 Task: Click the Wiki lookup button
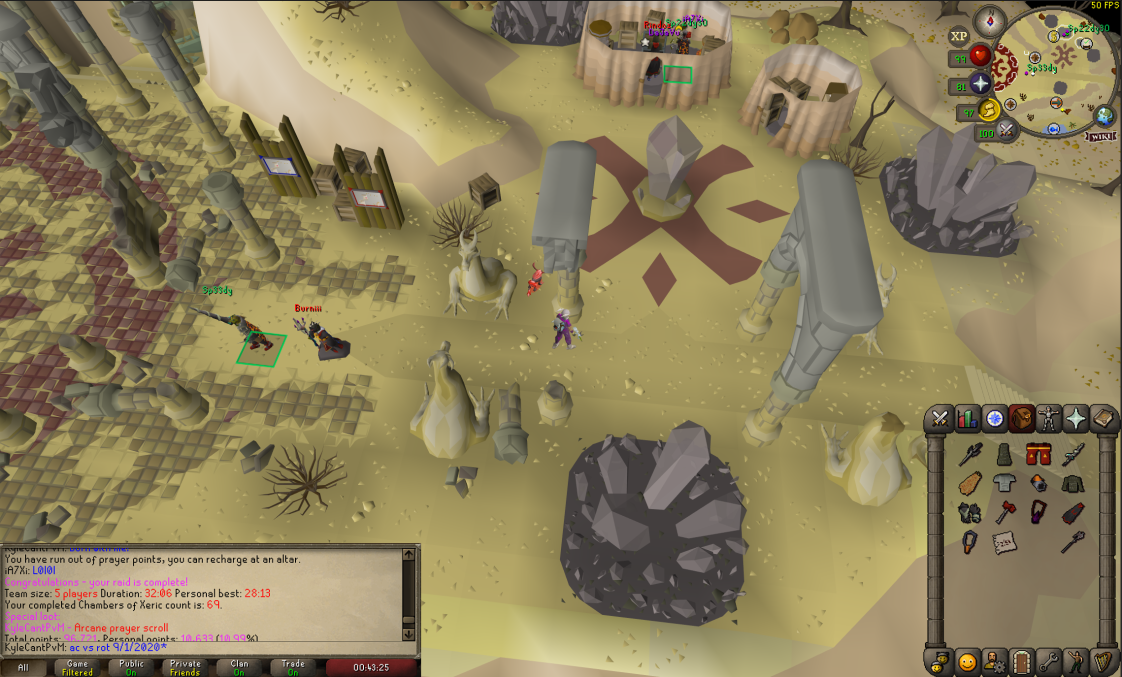pyautogui.click(x=1099, y=135)
